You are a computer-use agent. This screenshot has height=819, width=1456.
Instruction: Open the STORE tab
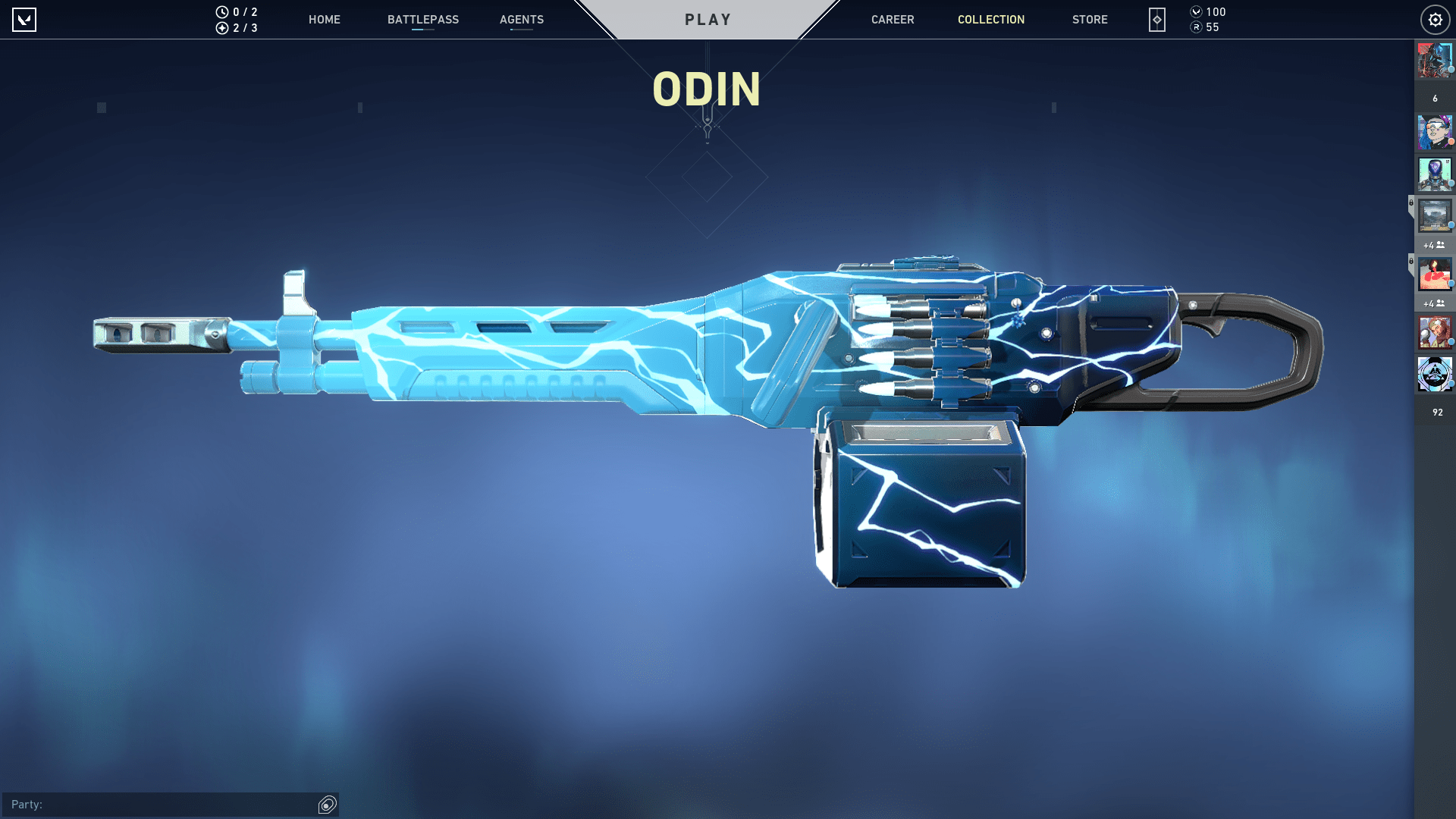tap(1090, 20)
